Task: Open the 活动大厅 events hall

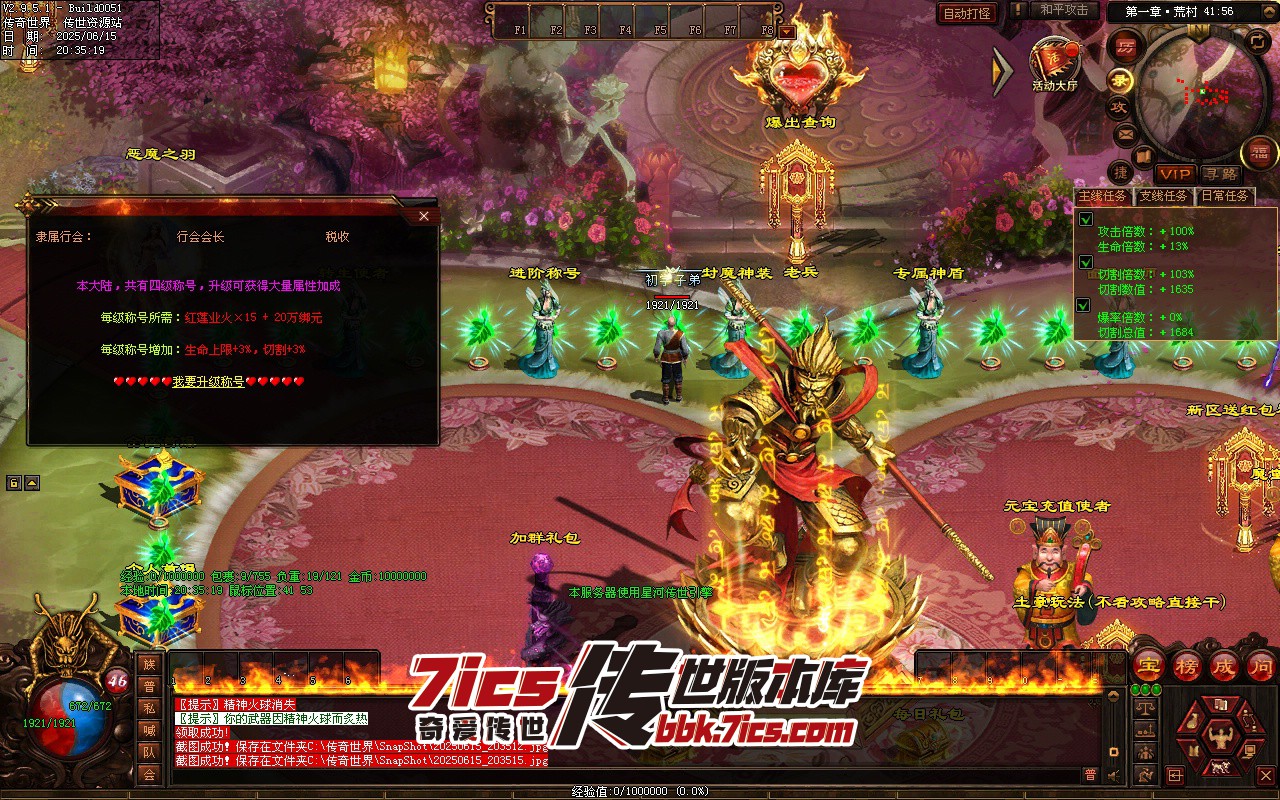Action: point(1055,63)
